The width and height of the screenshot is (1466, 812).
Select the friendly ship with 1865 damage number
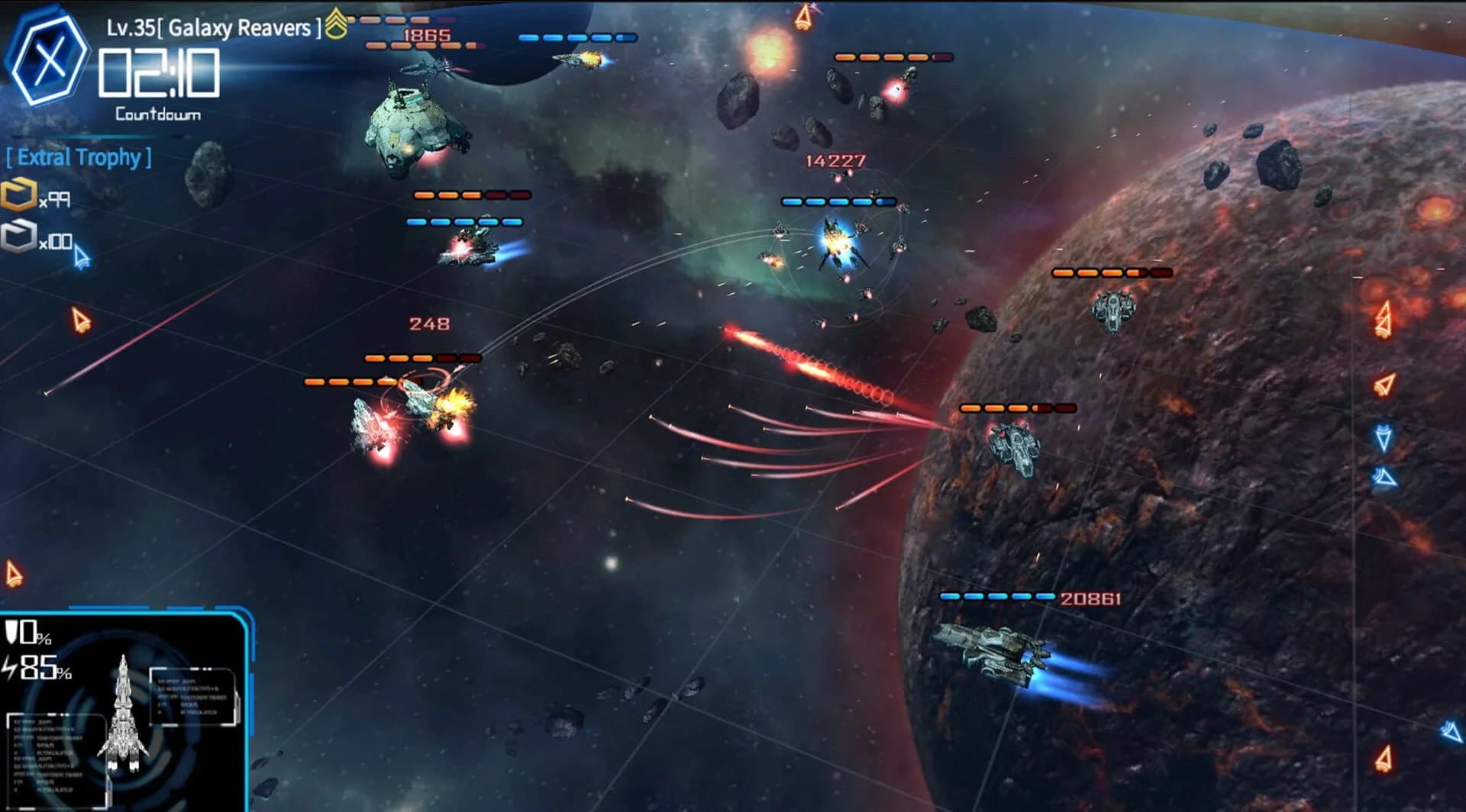[429, 69]
